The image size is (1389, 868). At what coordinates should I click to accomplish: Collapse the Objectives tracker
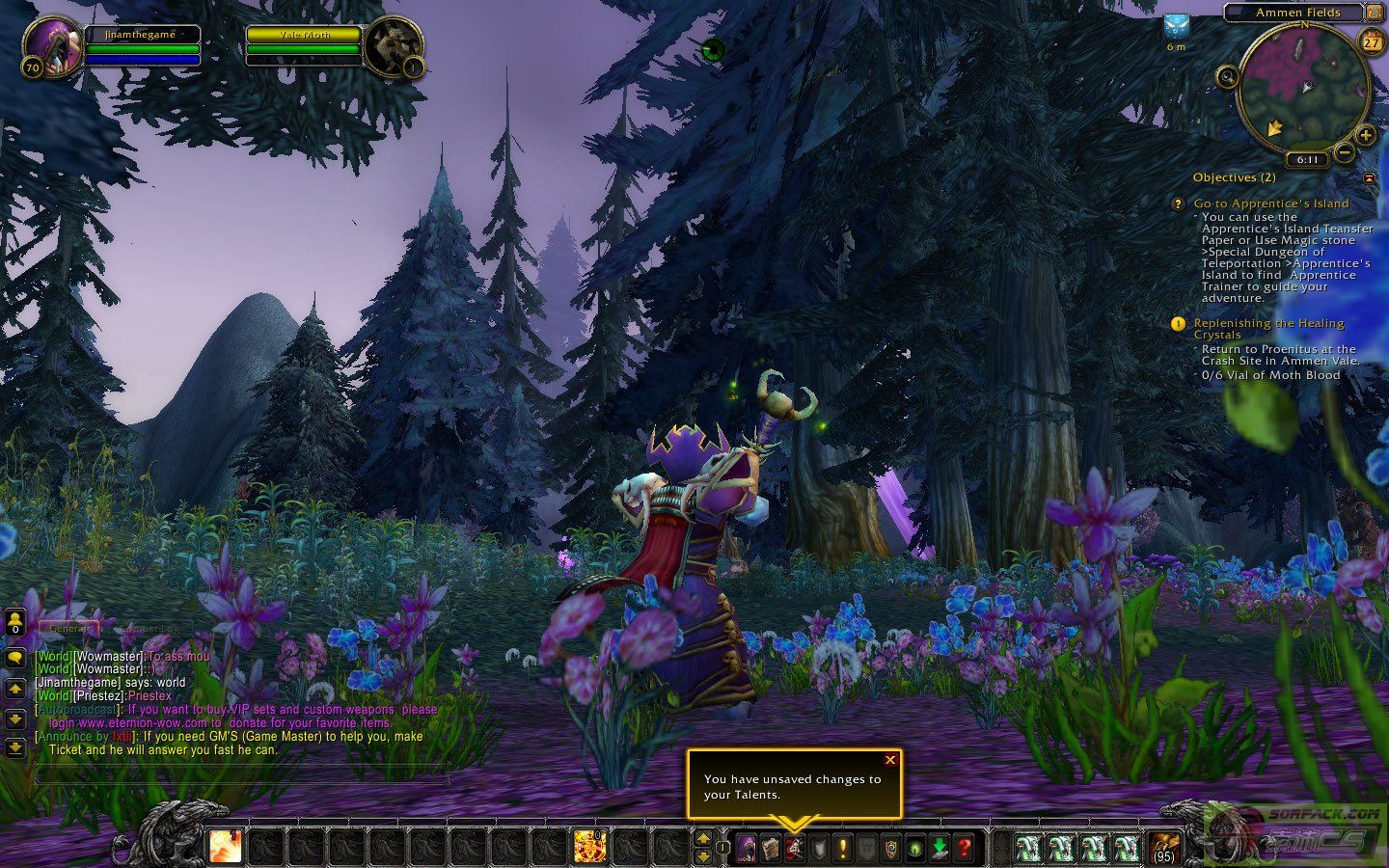1369,177
